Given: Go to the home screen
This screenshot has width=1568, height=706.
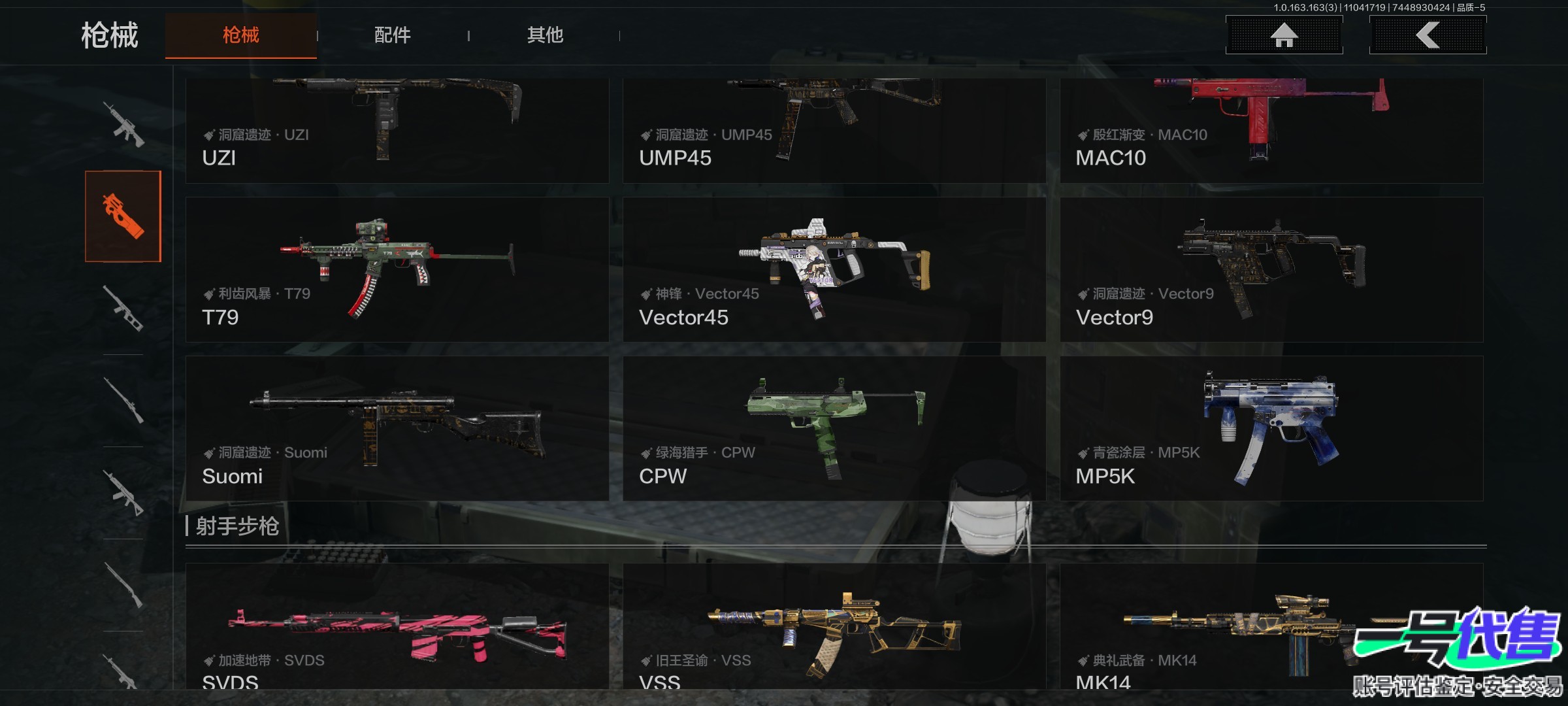Looking at the screenshot, I should 1284,35.
